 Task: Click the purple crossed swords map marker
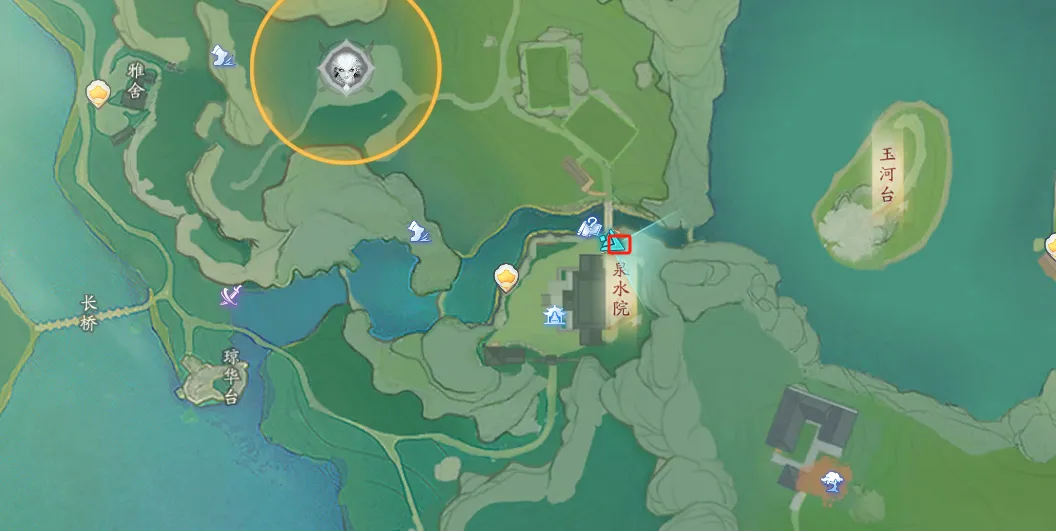(233, 296)
